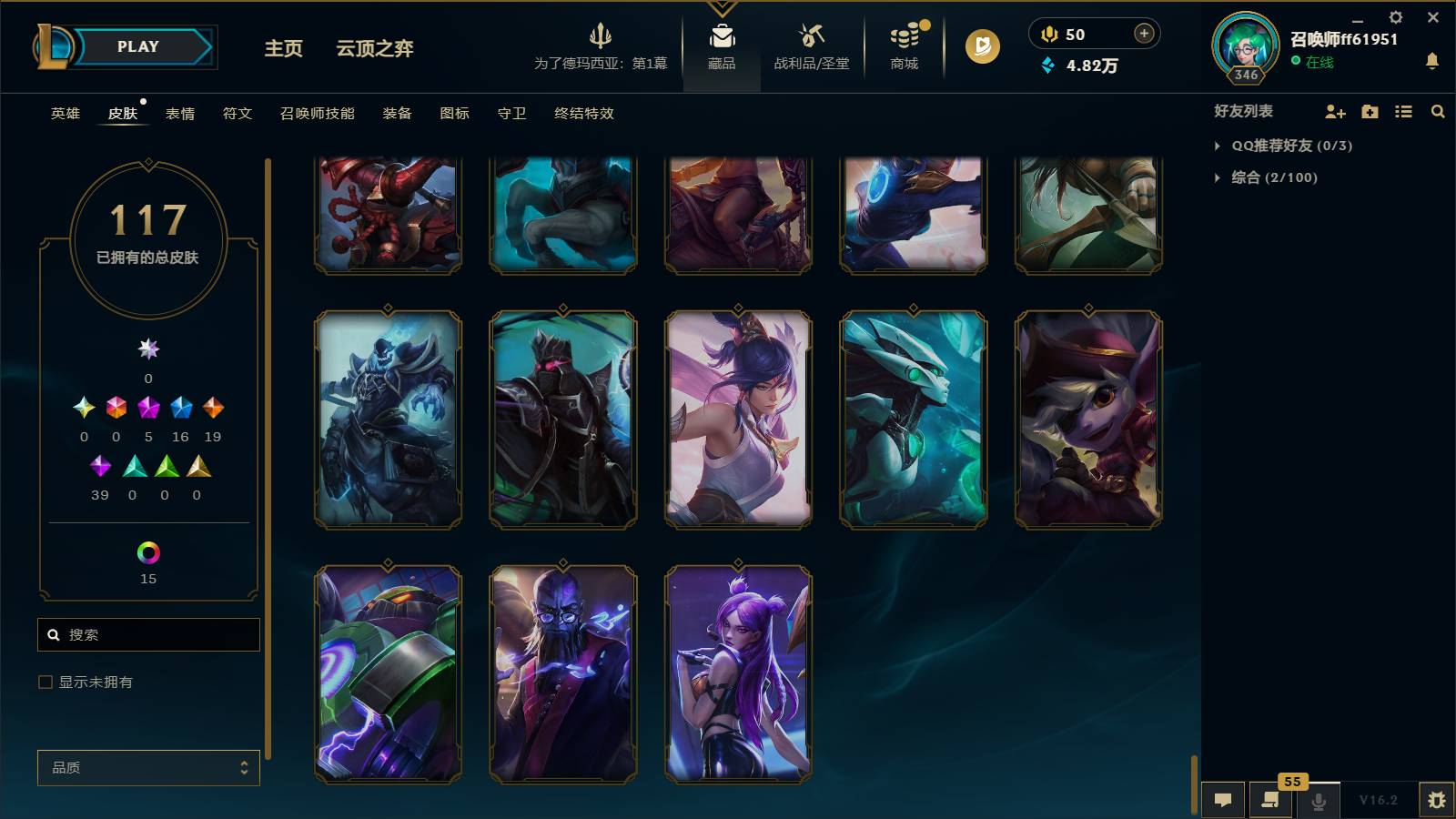The height and width of the screenshot is (819, 1456).
Task: Open friend list search magnifier icon
Action: pyautogui.click(x=1438, y=111)
